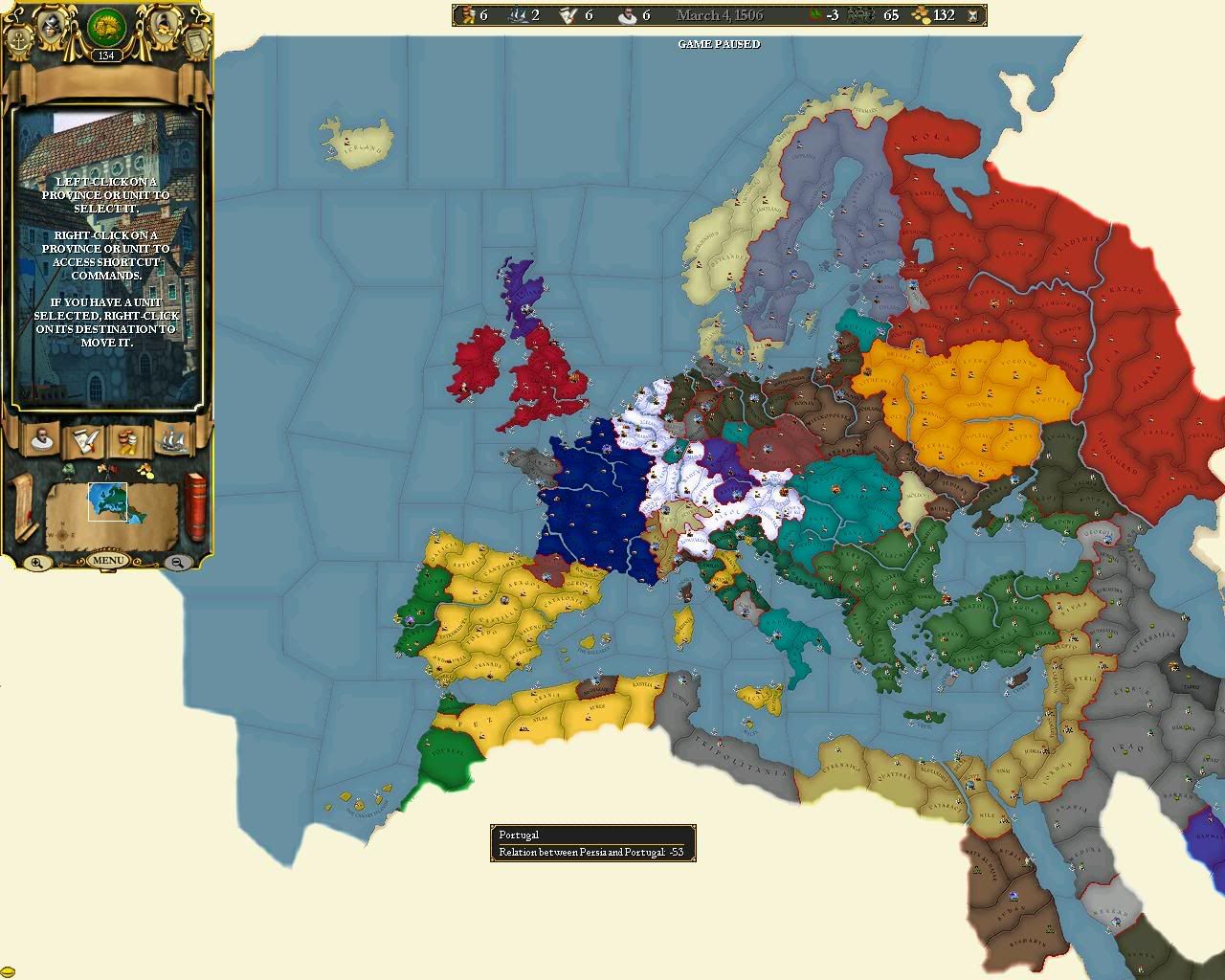Zoom in with the left magnifier button
This screenshot has height=980, width=1225.
point(35,561)
